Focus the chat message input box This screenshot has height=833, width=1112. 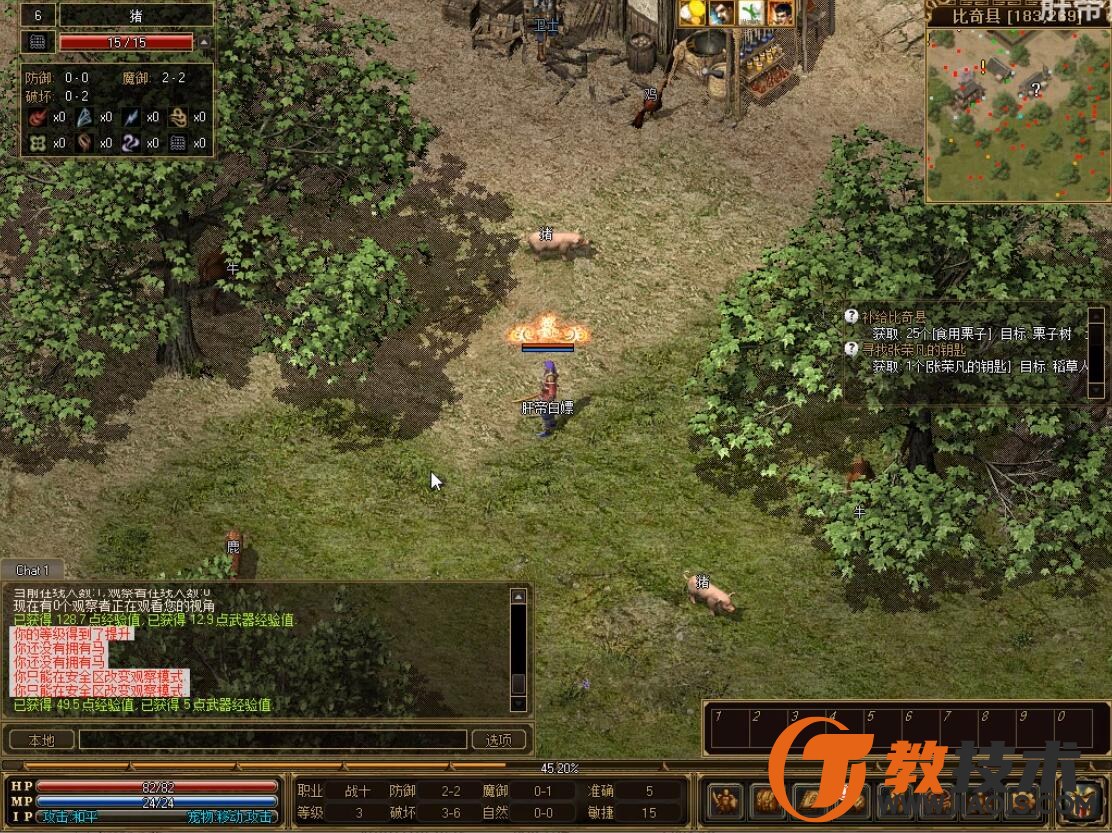pyautogui.click(x=273, y=740)
